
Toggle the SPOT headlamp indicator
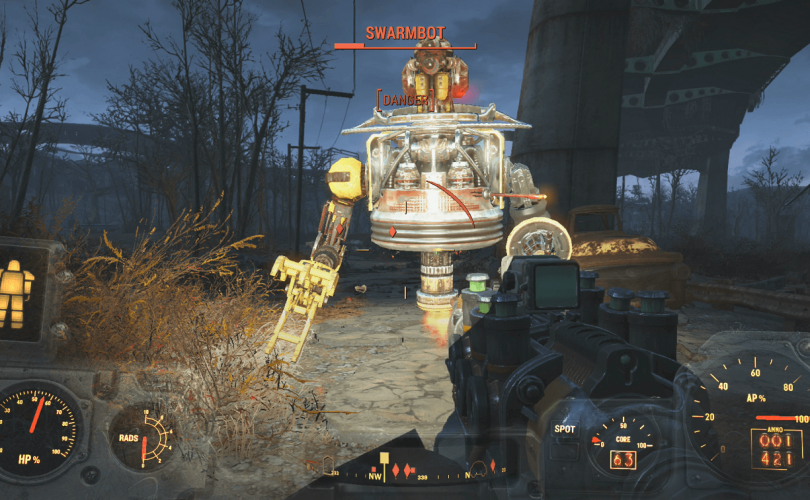[565, 429]
